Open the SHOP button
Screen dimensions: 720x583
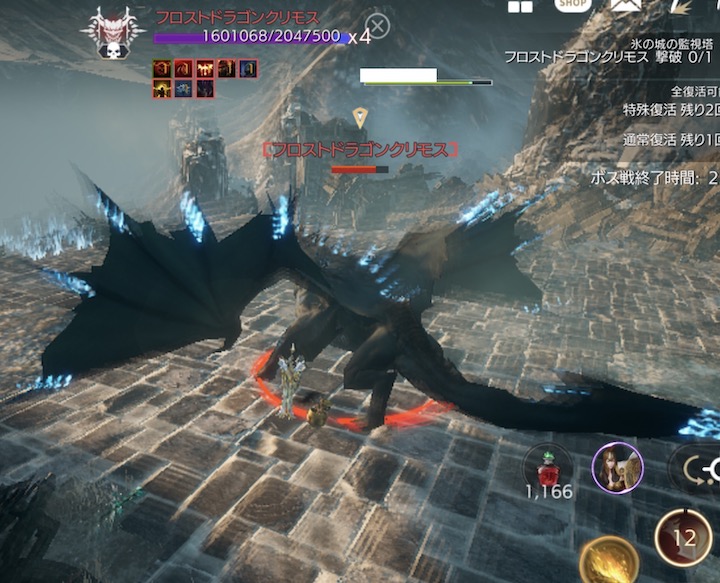(573, 5)
